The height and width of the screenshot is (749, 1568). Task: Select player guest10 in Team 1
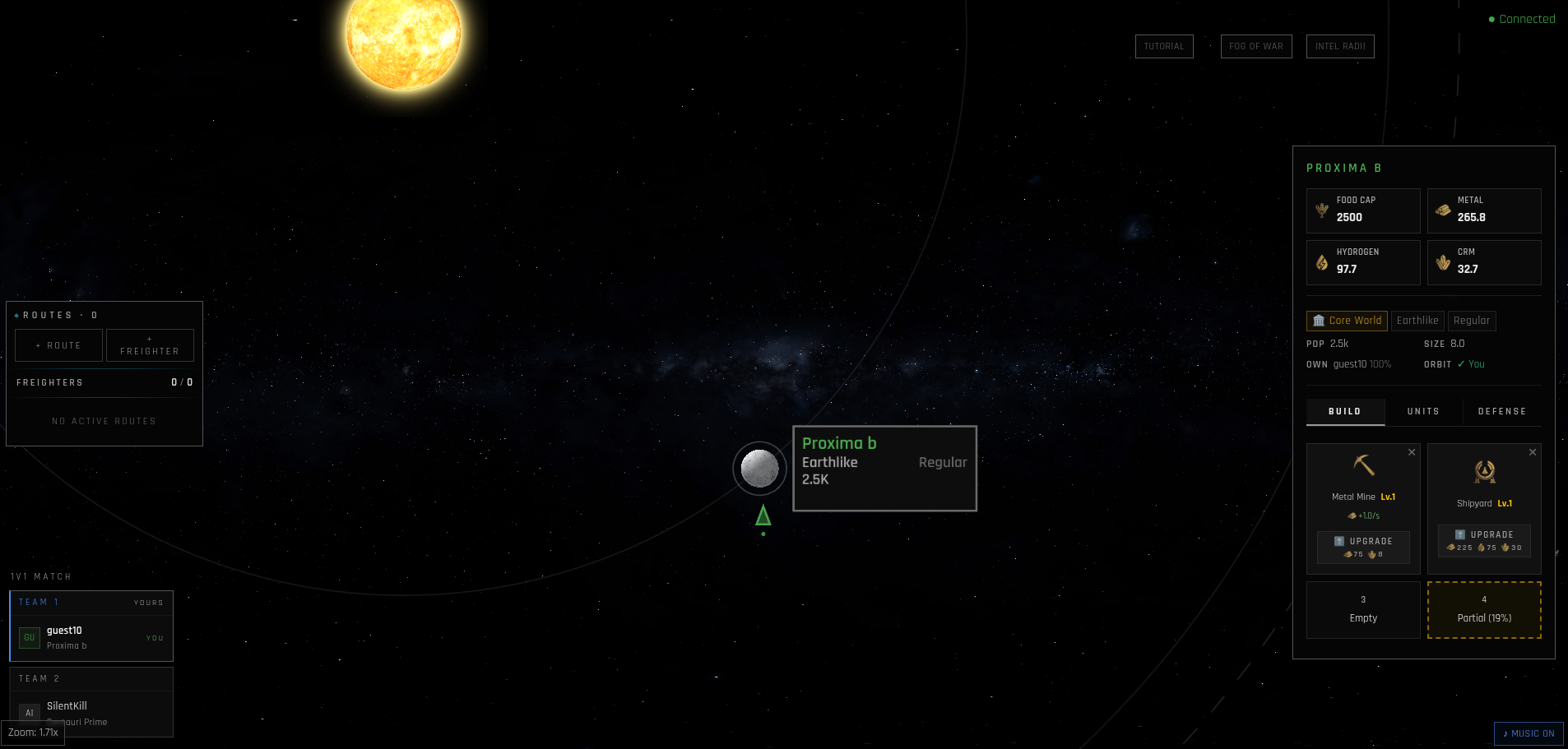(90, 637)
